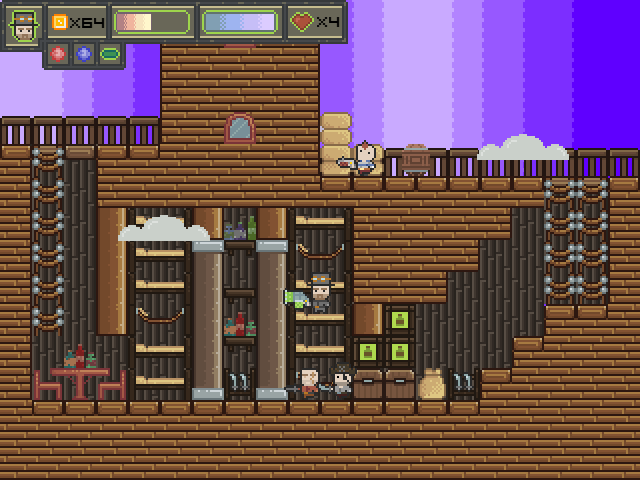This screenshot has height=480, width=640.
Task: Select the blue gem slot
Action: tap(83, 54)
